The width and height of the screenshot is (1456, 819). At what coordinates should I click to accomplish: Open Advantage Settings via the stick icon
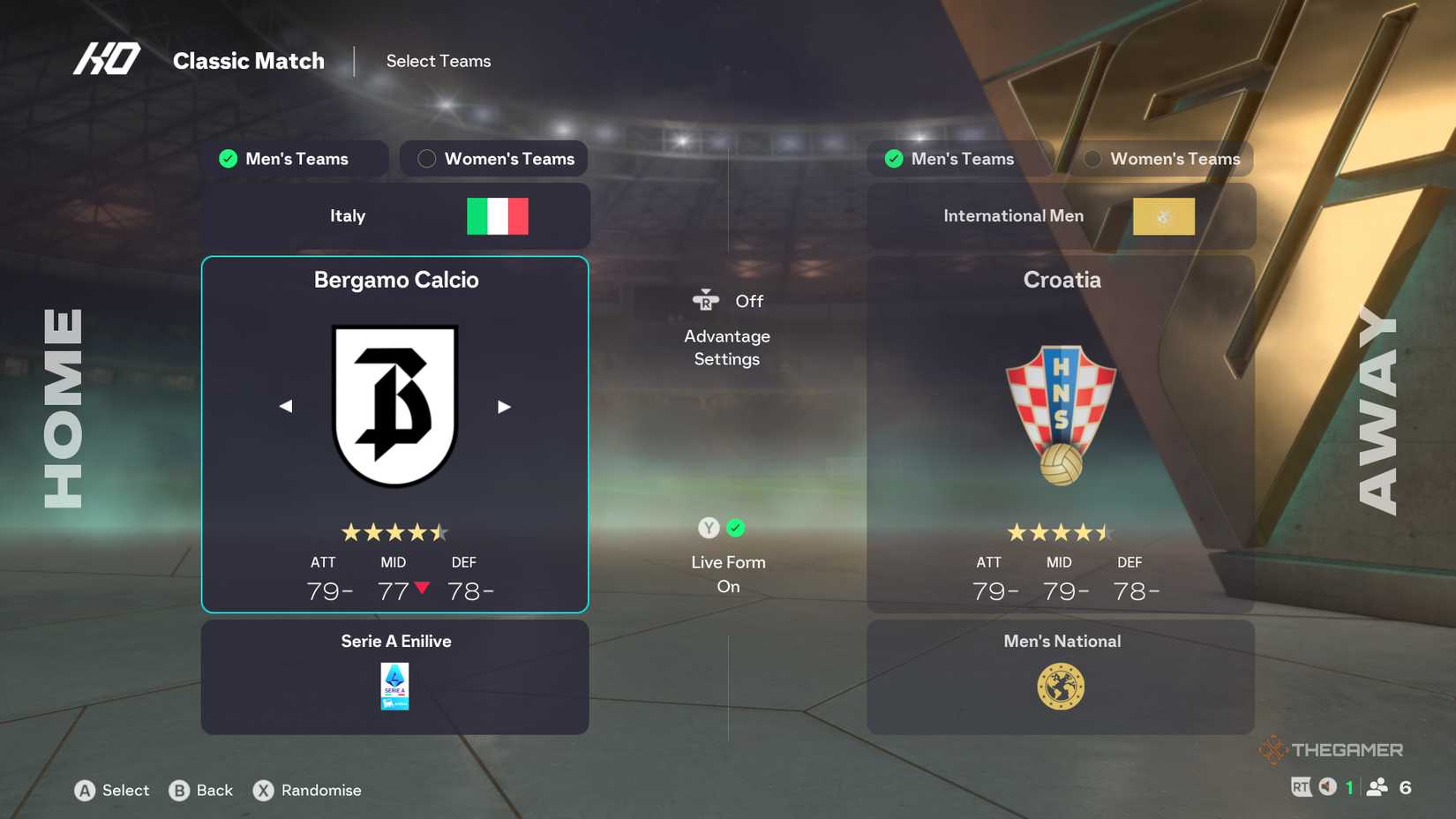click(703, 300)
